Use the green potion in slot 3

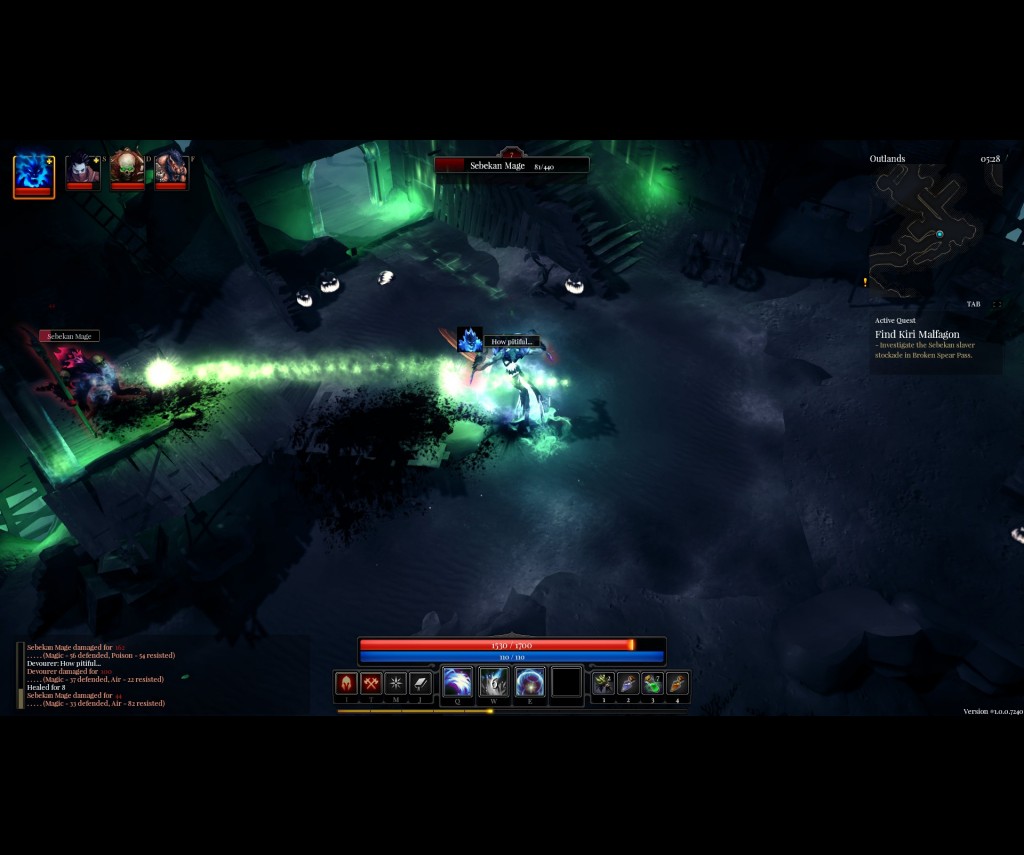[x=653, y=684]
